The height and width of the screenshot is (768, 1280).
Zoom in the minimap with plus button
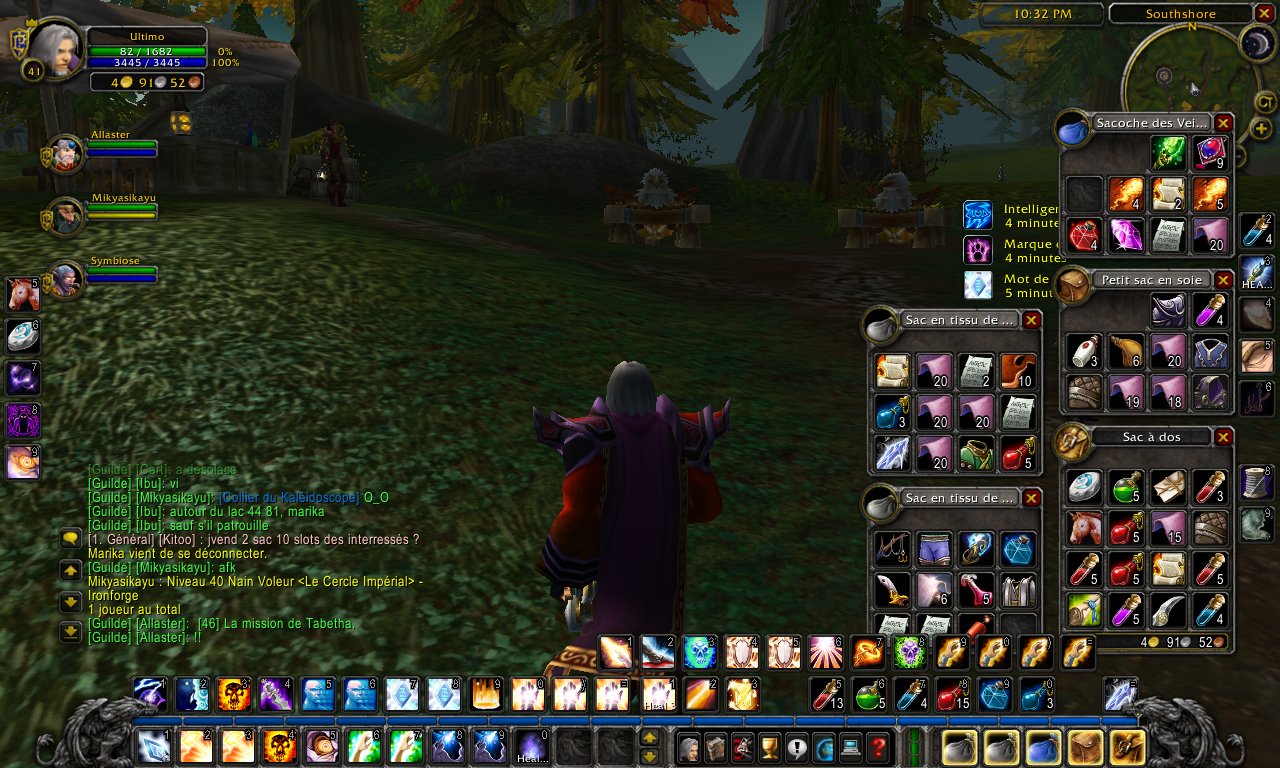point(1262,128)
